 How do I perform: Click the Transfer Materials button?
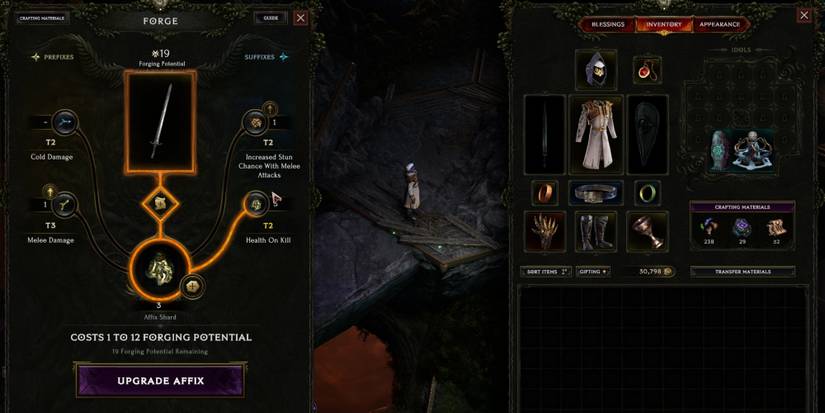[743, 271]
